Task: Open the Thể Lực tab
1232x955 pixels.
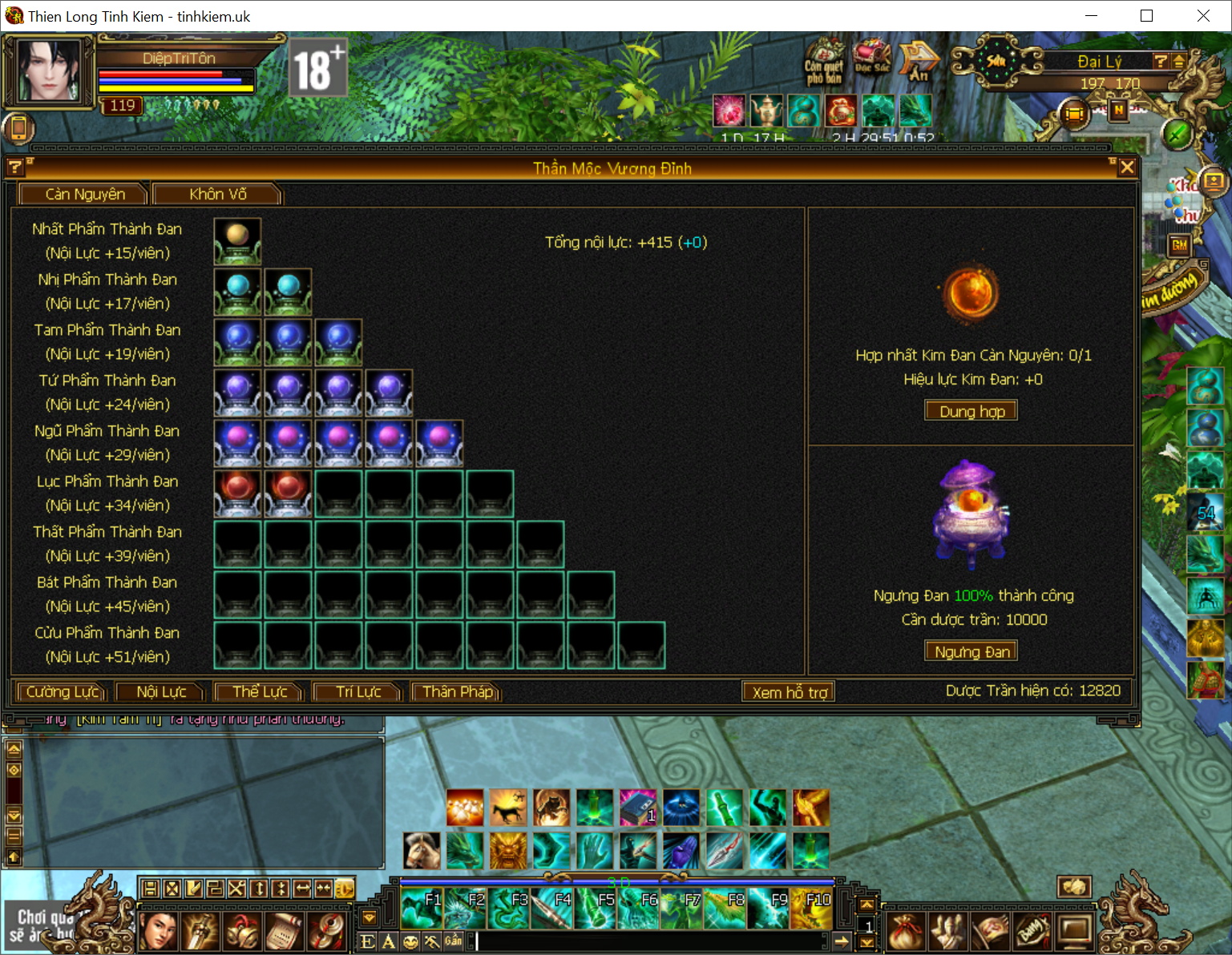Action: pos(259,691)
